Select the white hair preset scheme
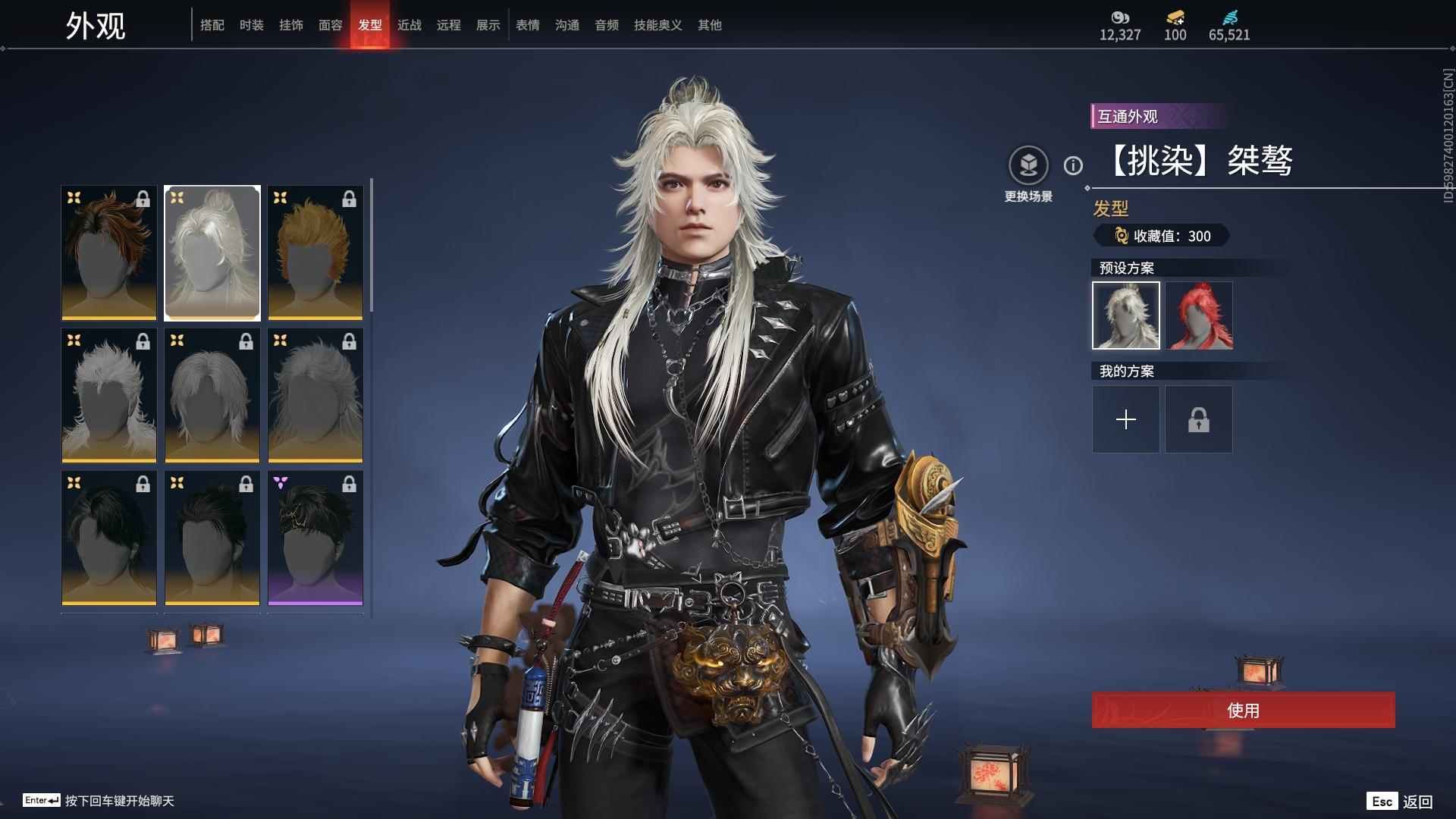This screenshot has width=1456, height=819. click(x=1126, y=315)
